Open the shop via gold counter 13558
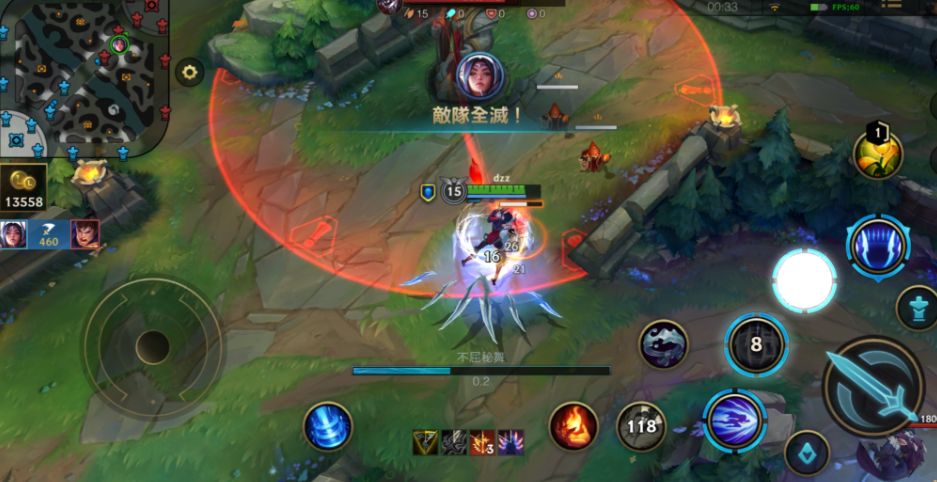Viewport: 937px width, 482px height. pyautogui.click(x=24, y=189)
